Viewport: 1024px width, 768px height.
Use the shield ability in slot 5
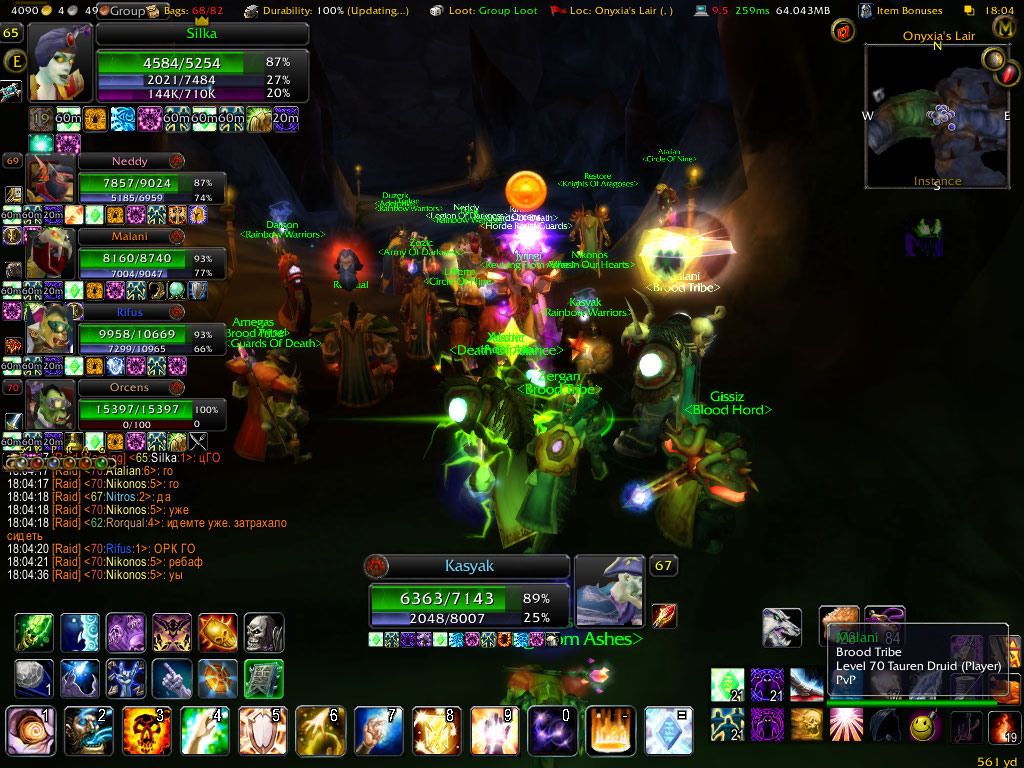coord(259,728)
